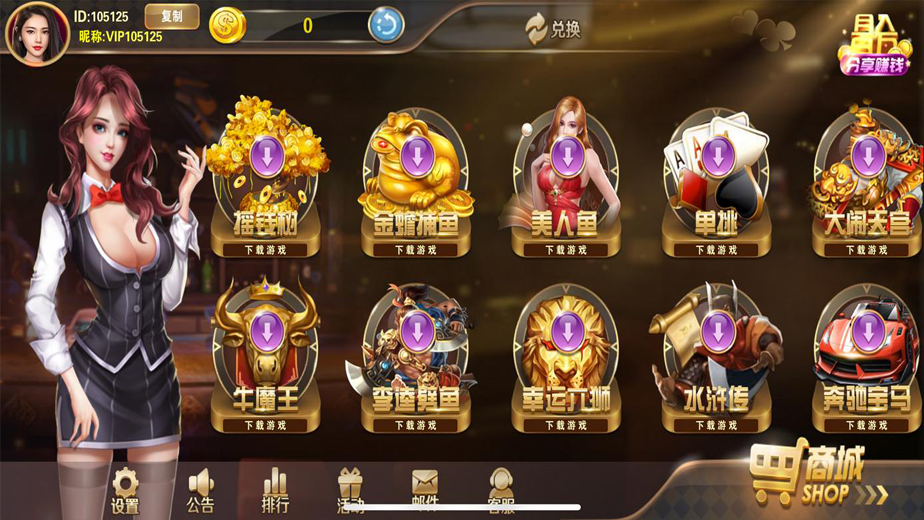
Task: Enter the 商城 SHOP
Action: click(818, 474)
